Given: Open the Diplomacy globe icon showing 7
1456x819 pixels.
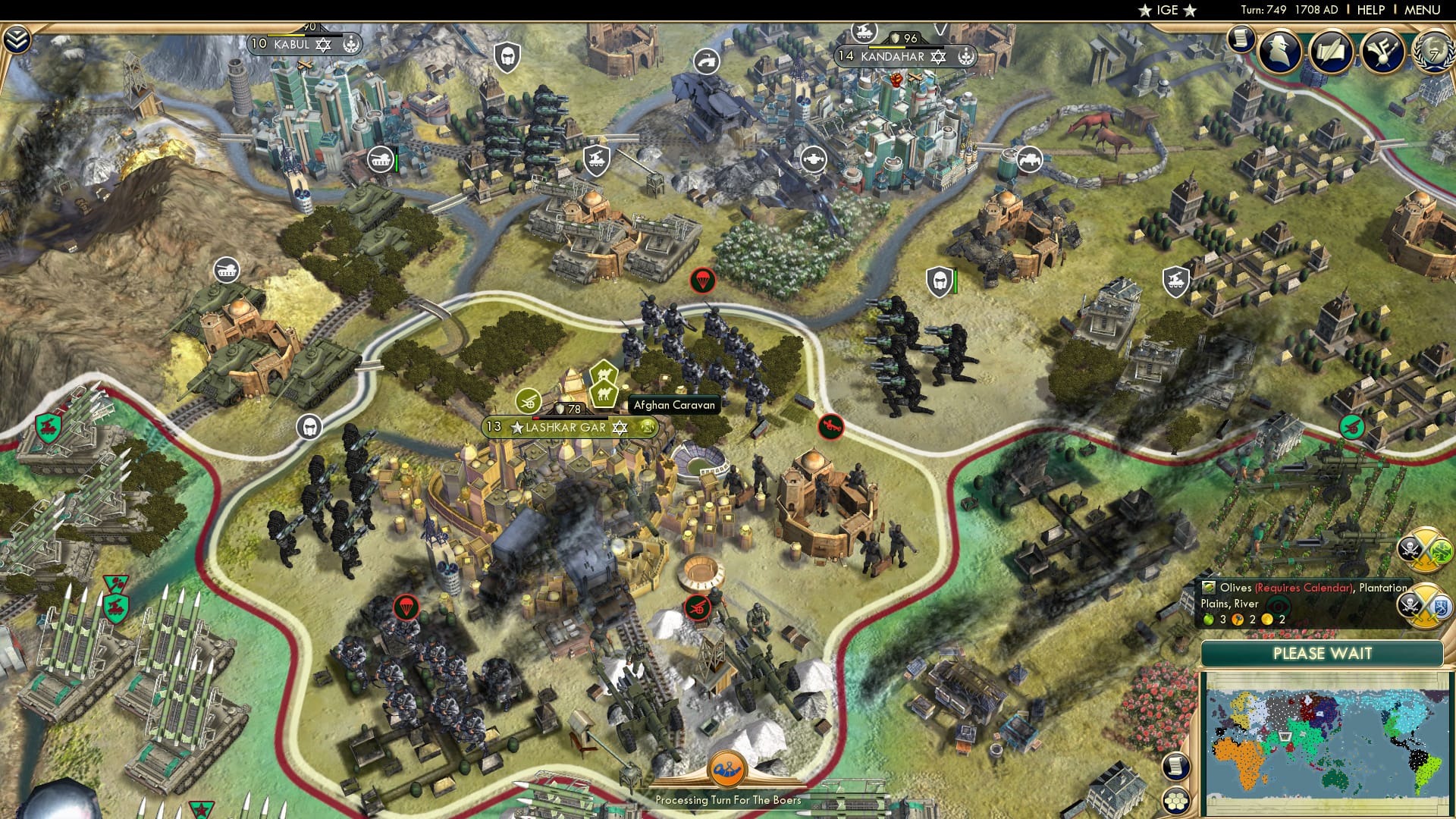Looking at the screenshot, I should click(x=1436, y=55).
